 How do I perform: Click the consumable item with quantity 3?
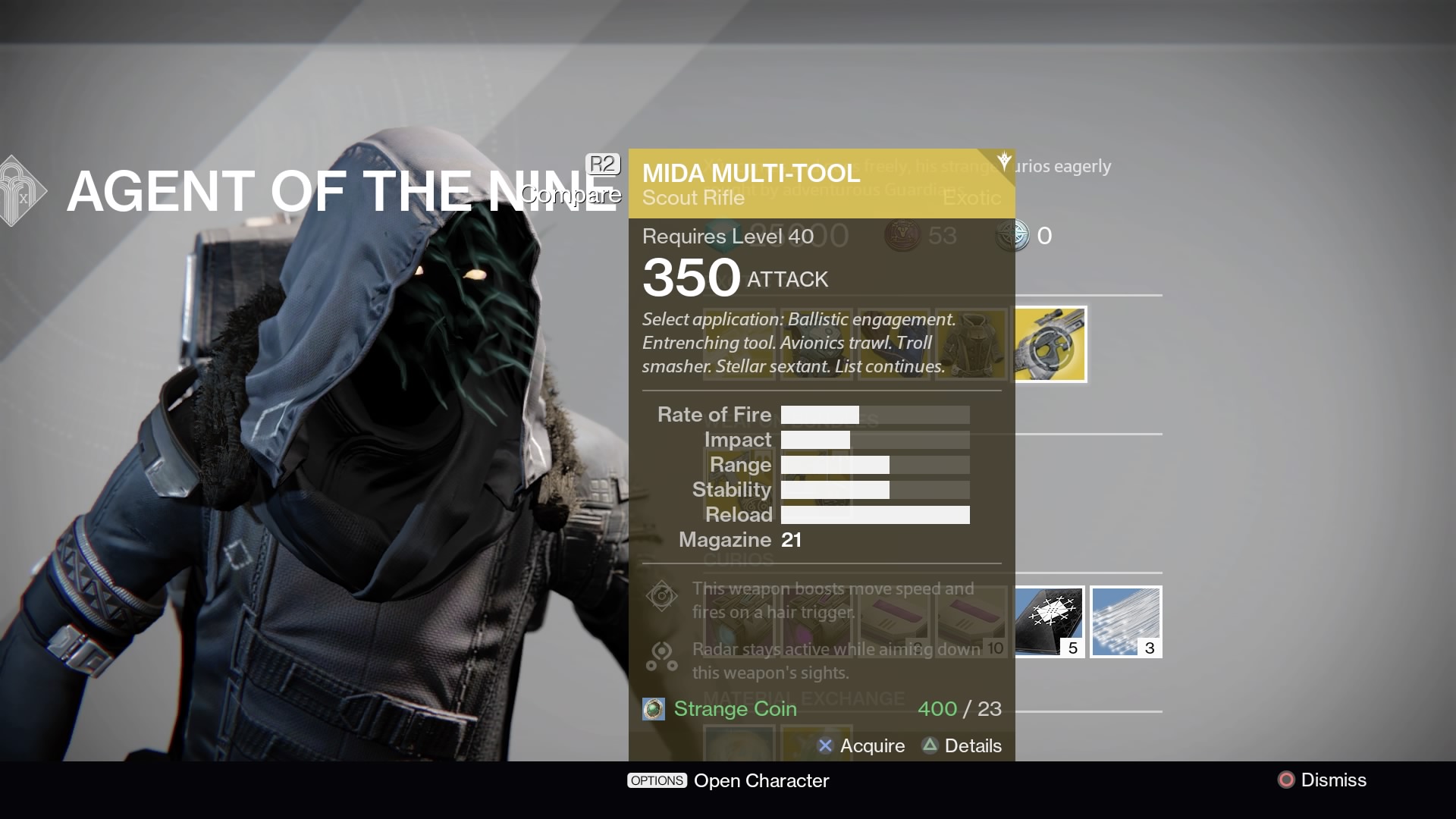click(x=1126, y=622)
